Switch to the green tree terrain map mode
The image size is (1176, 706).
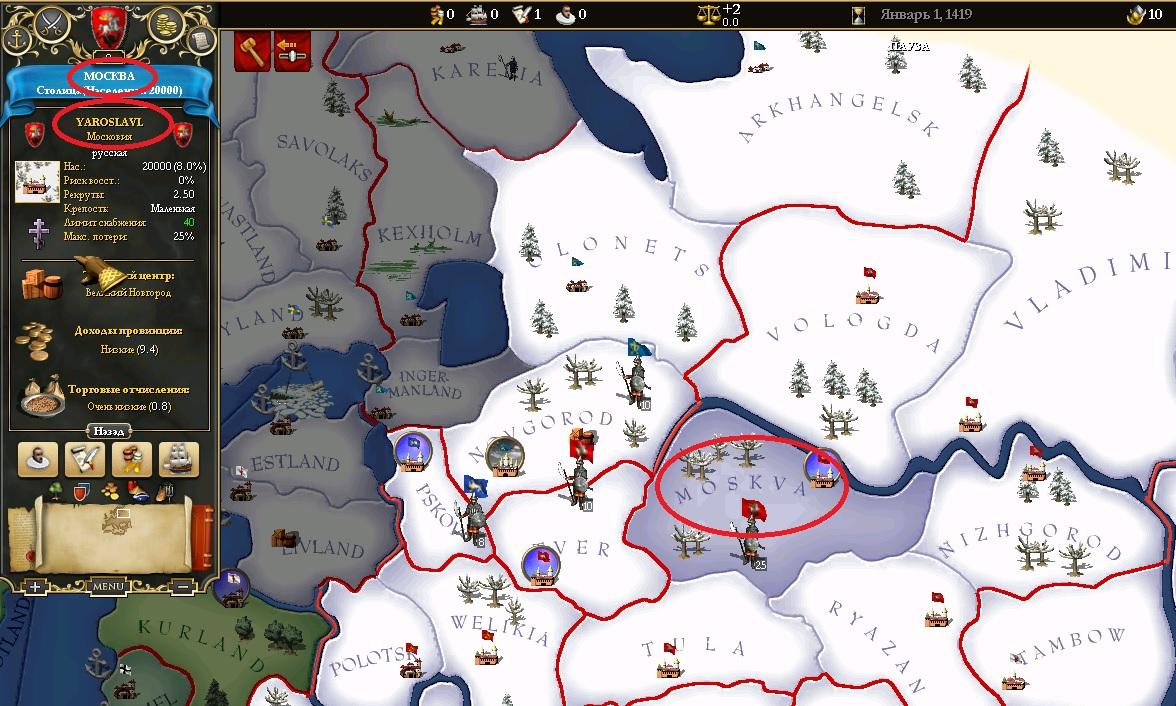pos(53,491)
